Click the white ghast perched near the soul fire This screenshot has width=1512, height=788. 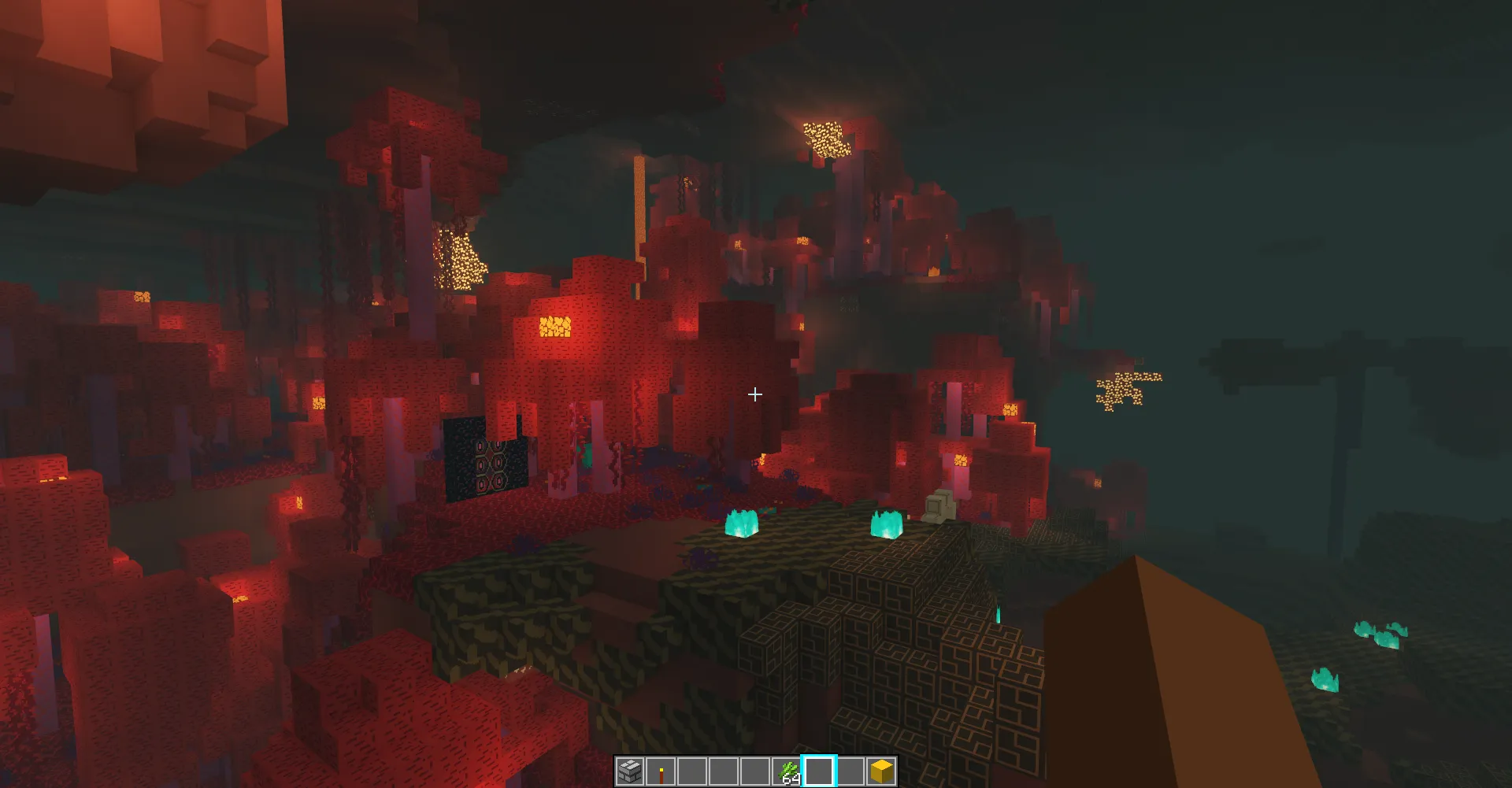coord(940,506)
